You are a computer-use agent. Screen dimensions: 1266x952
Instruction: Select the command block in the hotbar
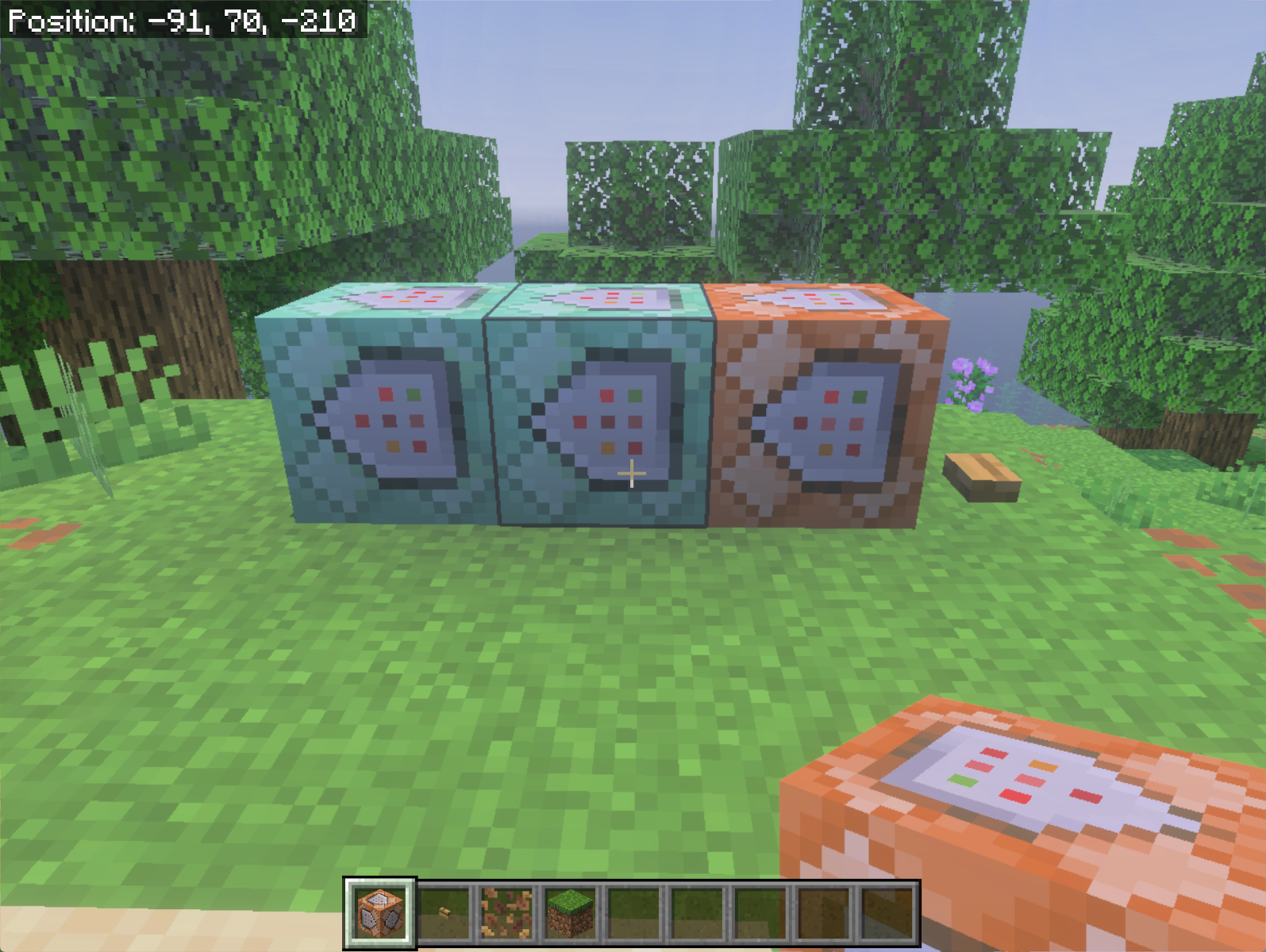379,913
